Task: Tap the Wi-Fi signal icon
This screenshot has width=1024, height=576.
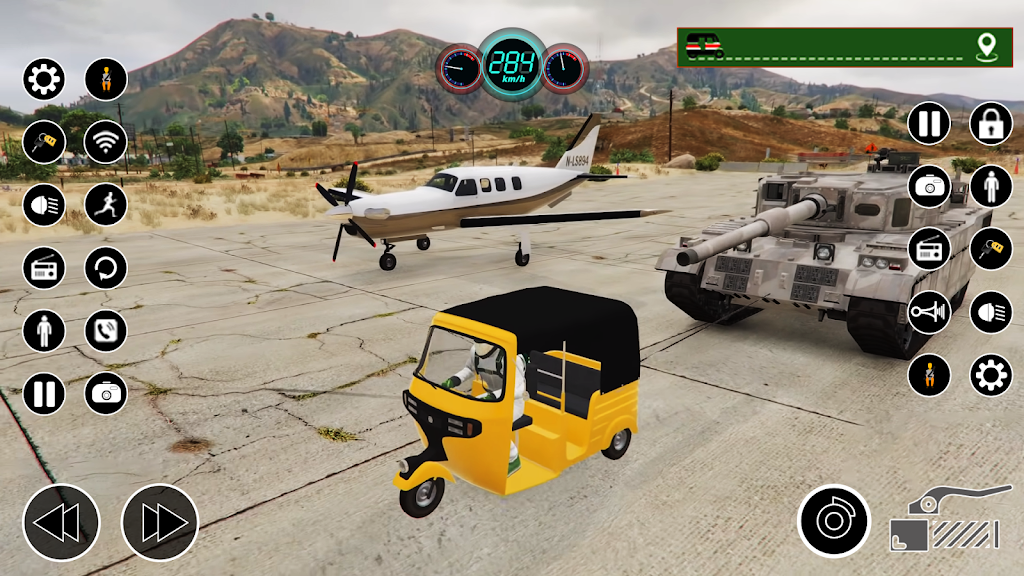Action: coord(106,141)
